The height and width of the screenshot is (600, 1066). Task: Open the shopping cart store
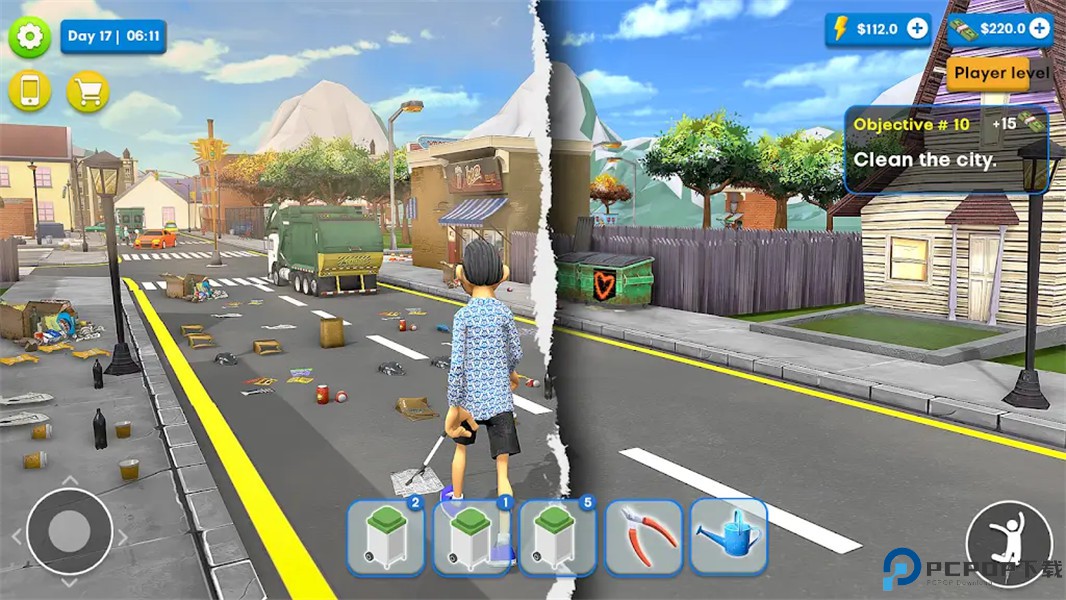click(x=88, y=91)
